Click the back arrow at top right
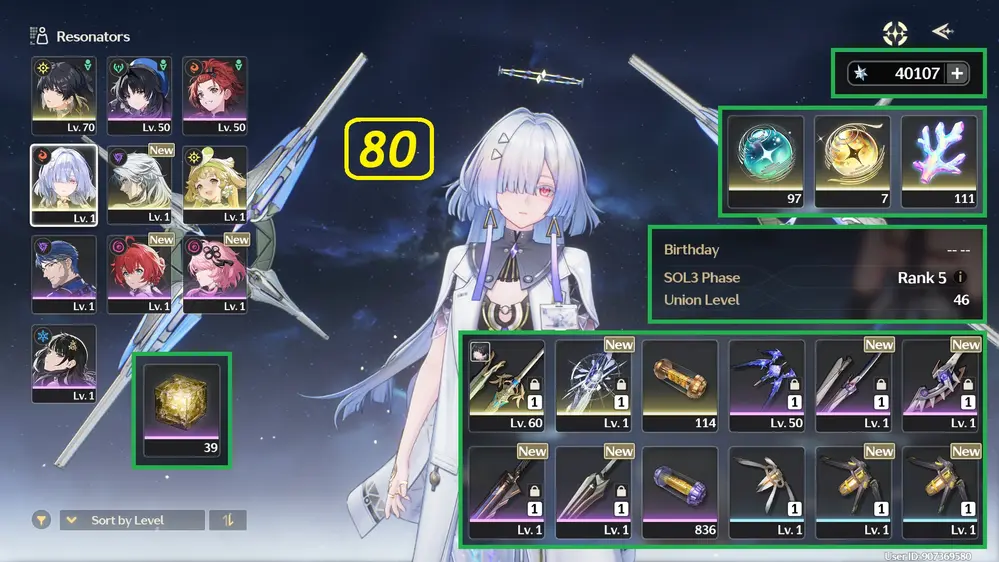 [x=942, y=32]
